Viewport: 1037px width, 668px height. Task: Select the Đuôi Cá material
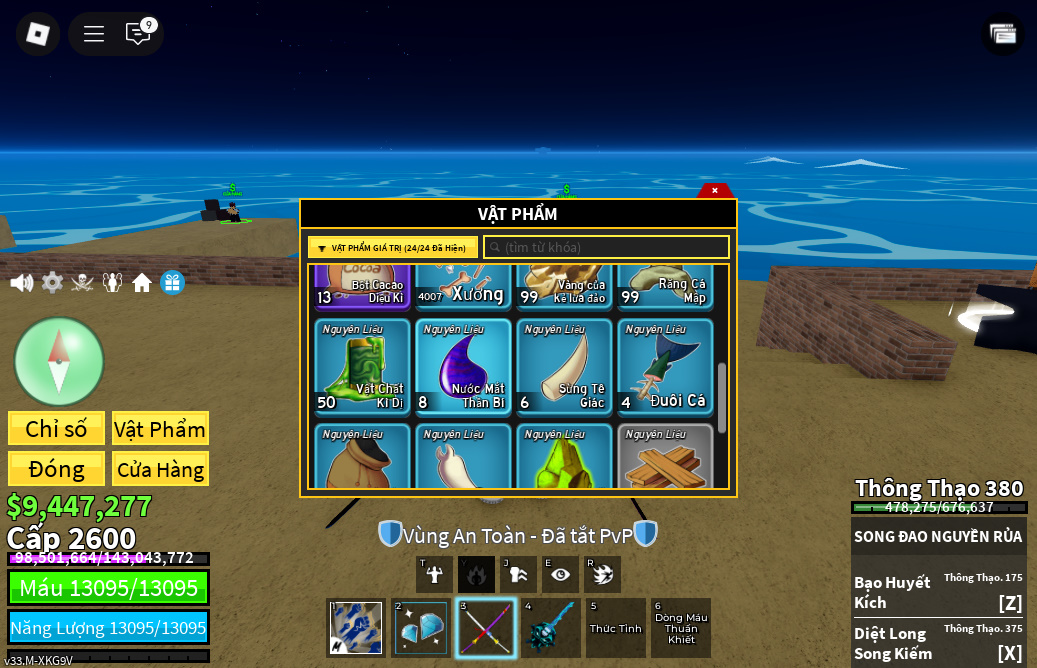coord(665,367)
